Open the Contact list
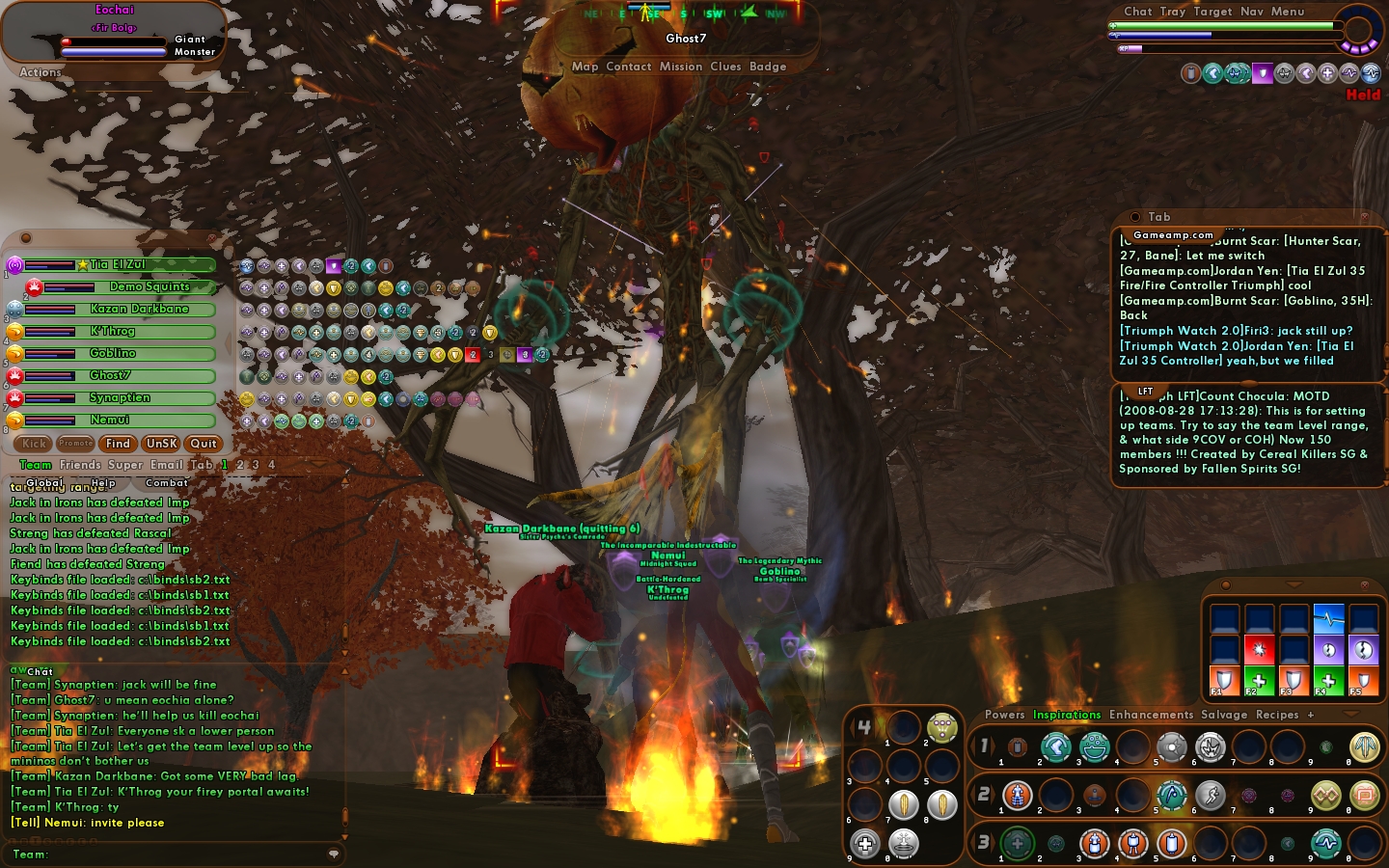This screenshot has height=868, width=1389. point(628,67)
